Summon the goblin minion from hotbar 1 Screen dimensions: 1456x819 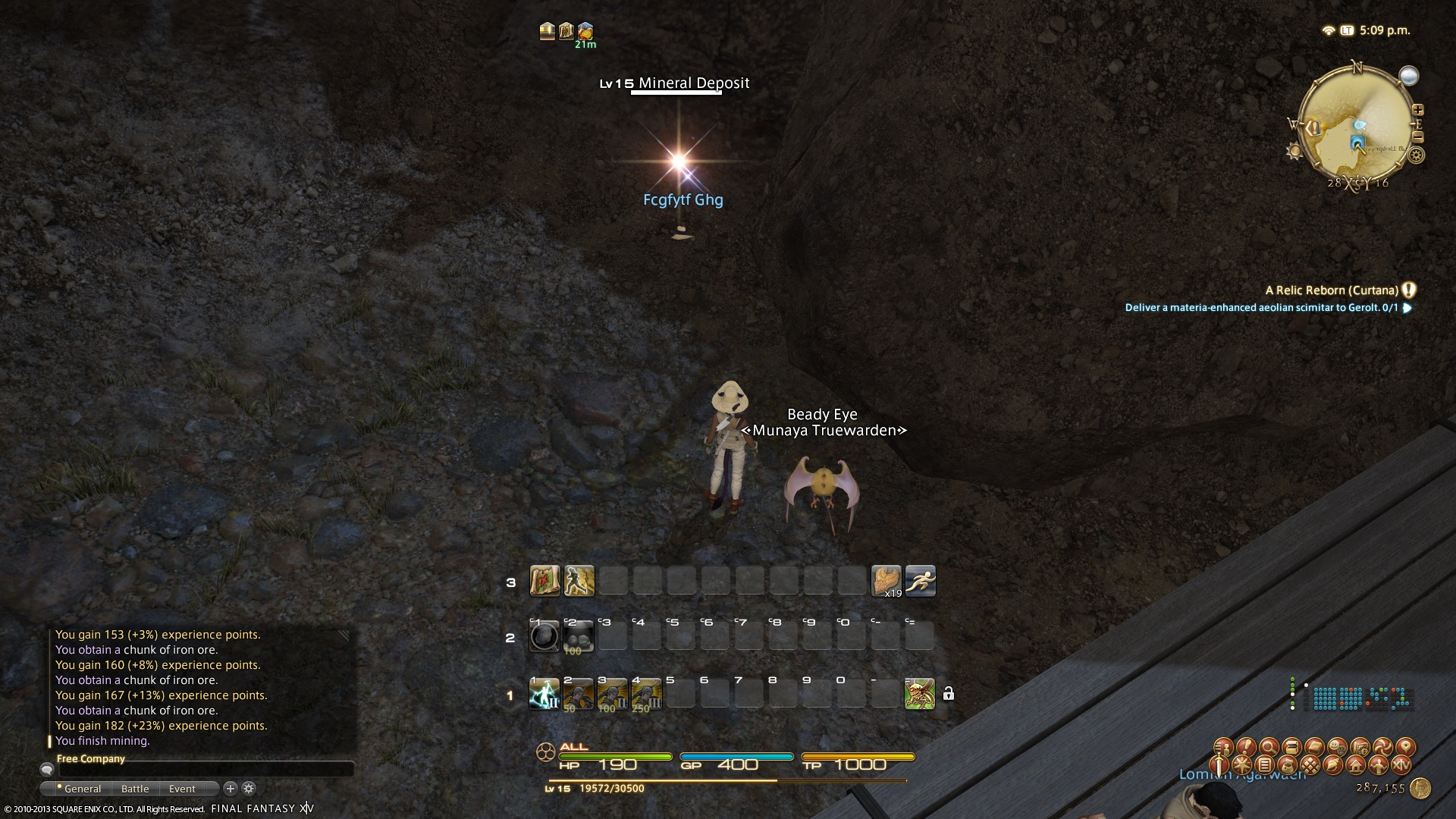click(919, 694)
